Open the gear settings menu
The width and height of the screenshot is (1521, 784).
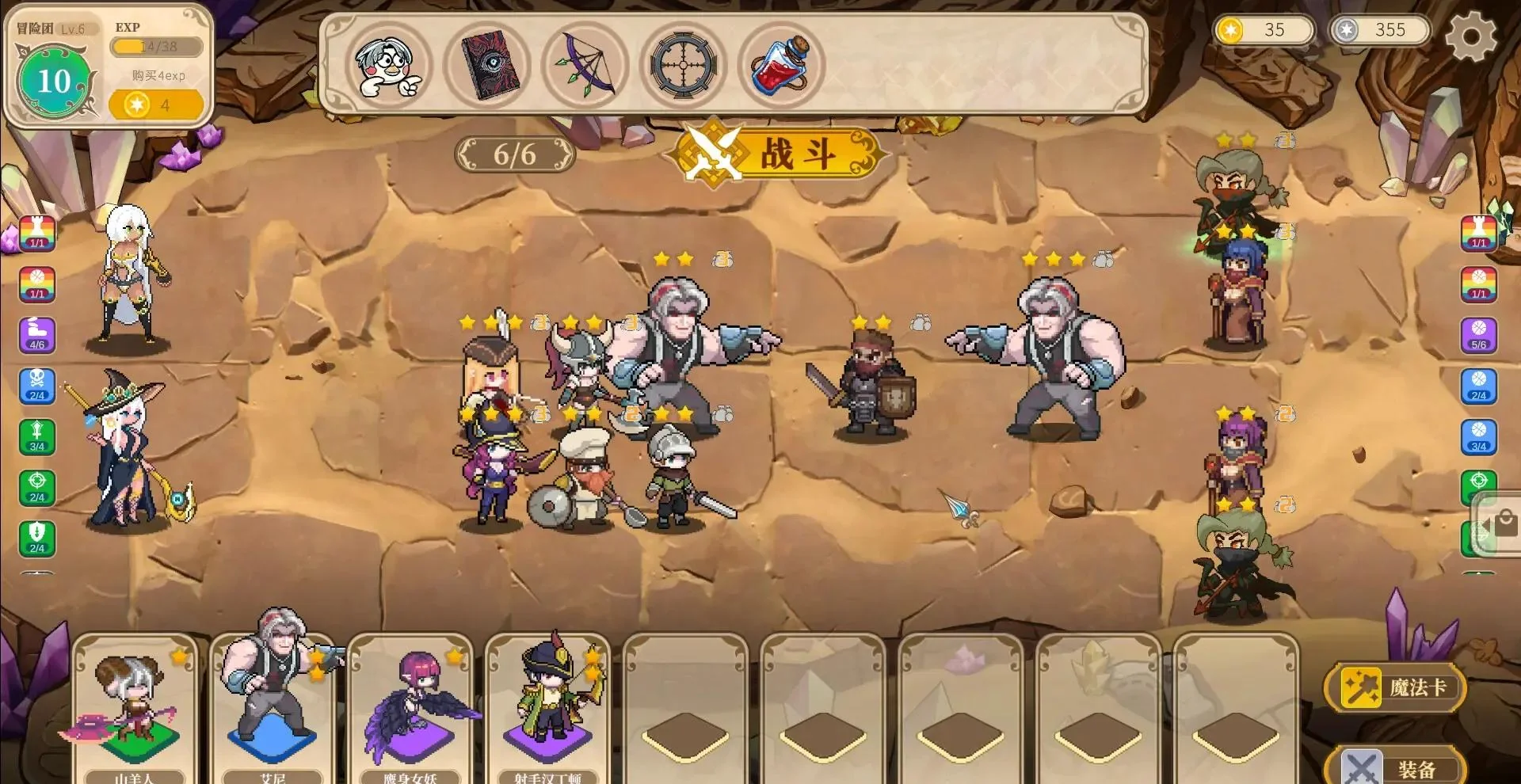(x=1470, y=36)
